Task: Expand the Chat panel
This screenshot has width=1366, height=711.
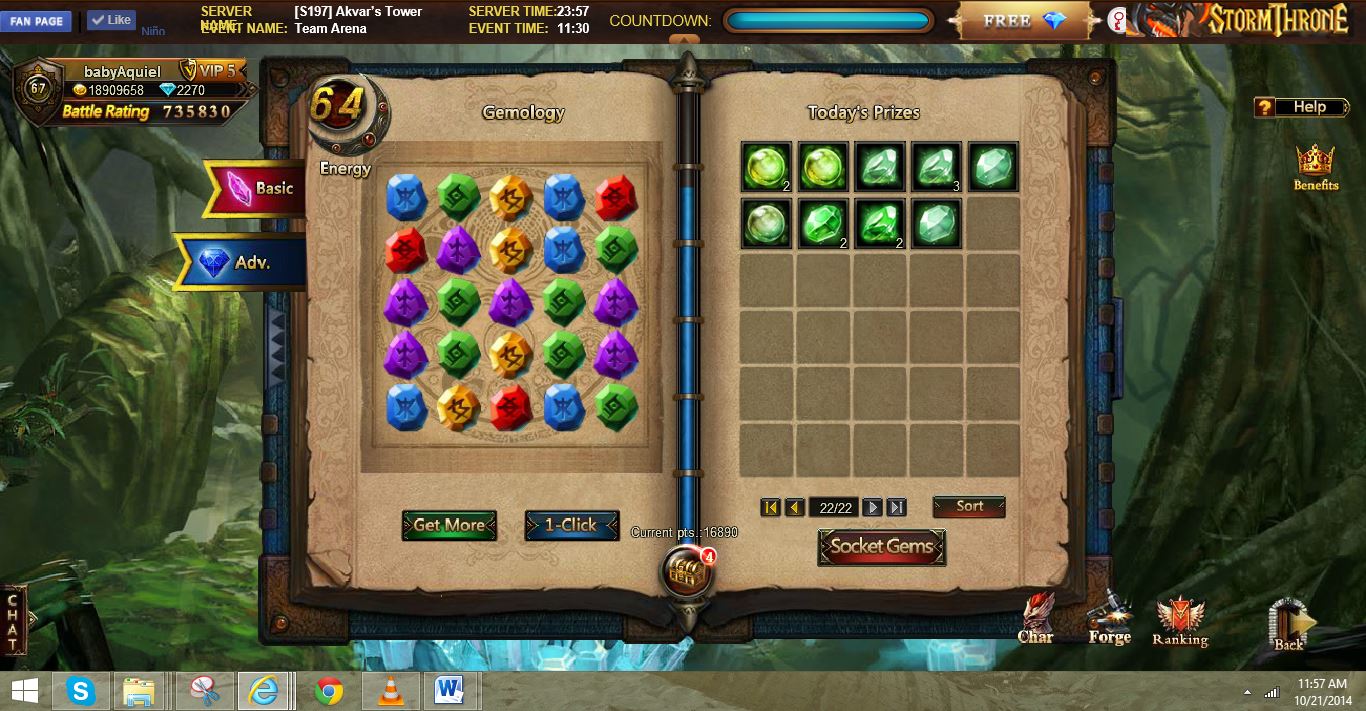Action: (13, 620)
